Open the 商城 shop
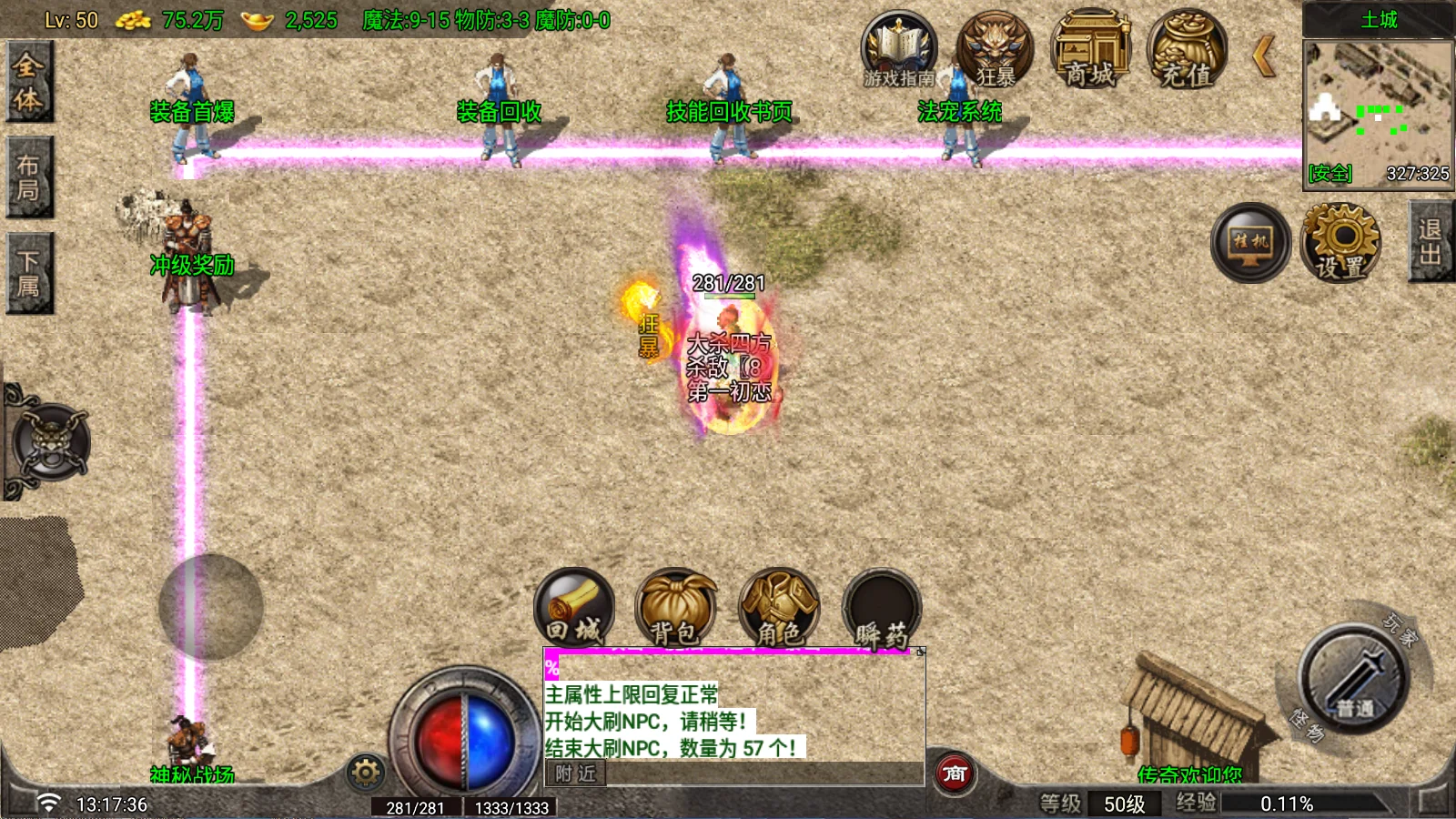Screen dimensions: 1456x819 pos(1090,50)
